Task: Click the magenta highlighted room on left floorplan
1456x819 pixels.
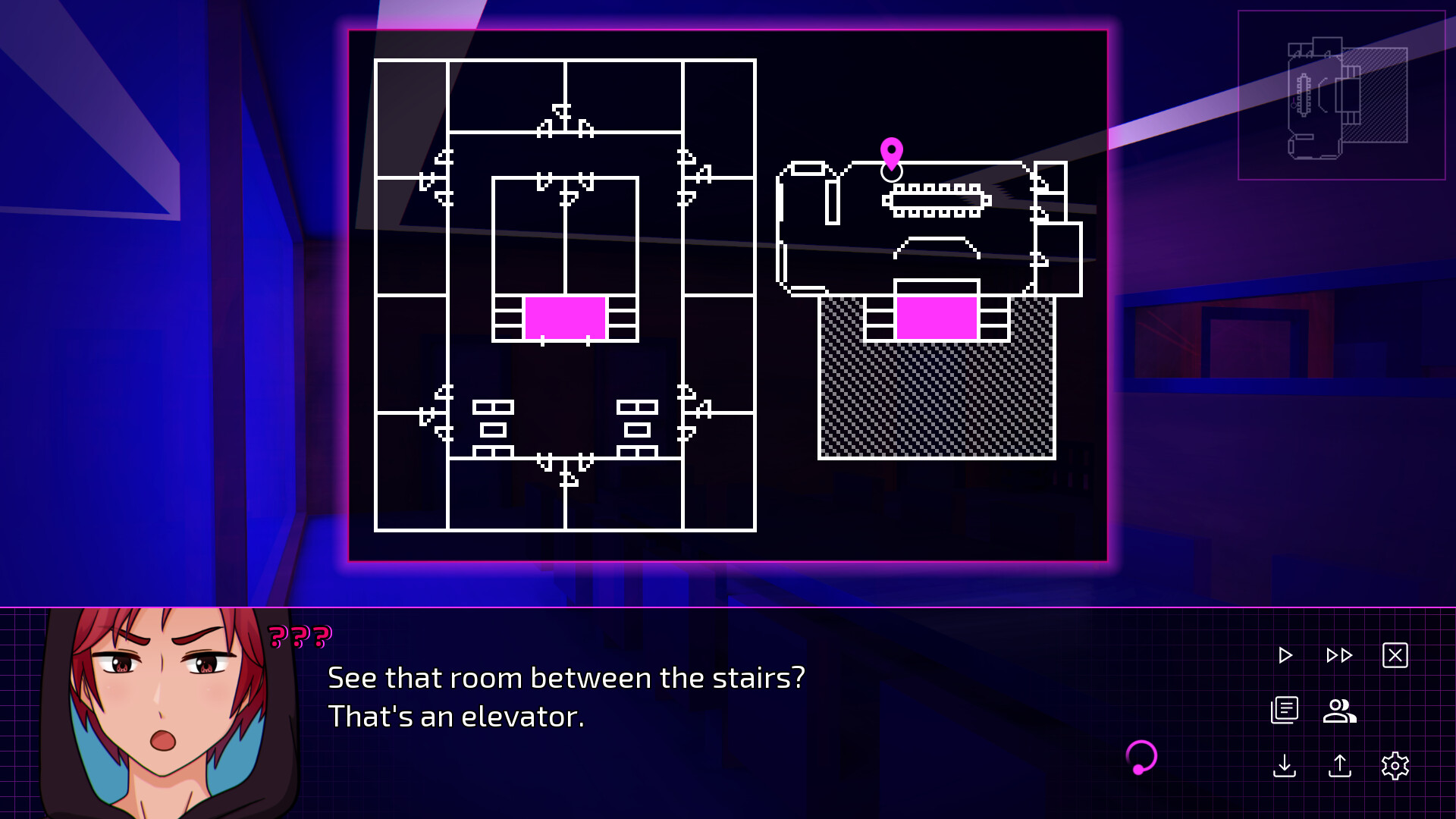Action: click(565, 318)
